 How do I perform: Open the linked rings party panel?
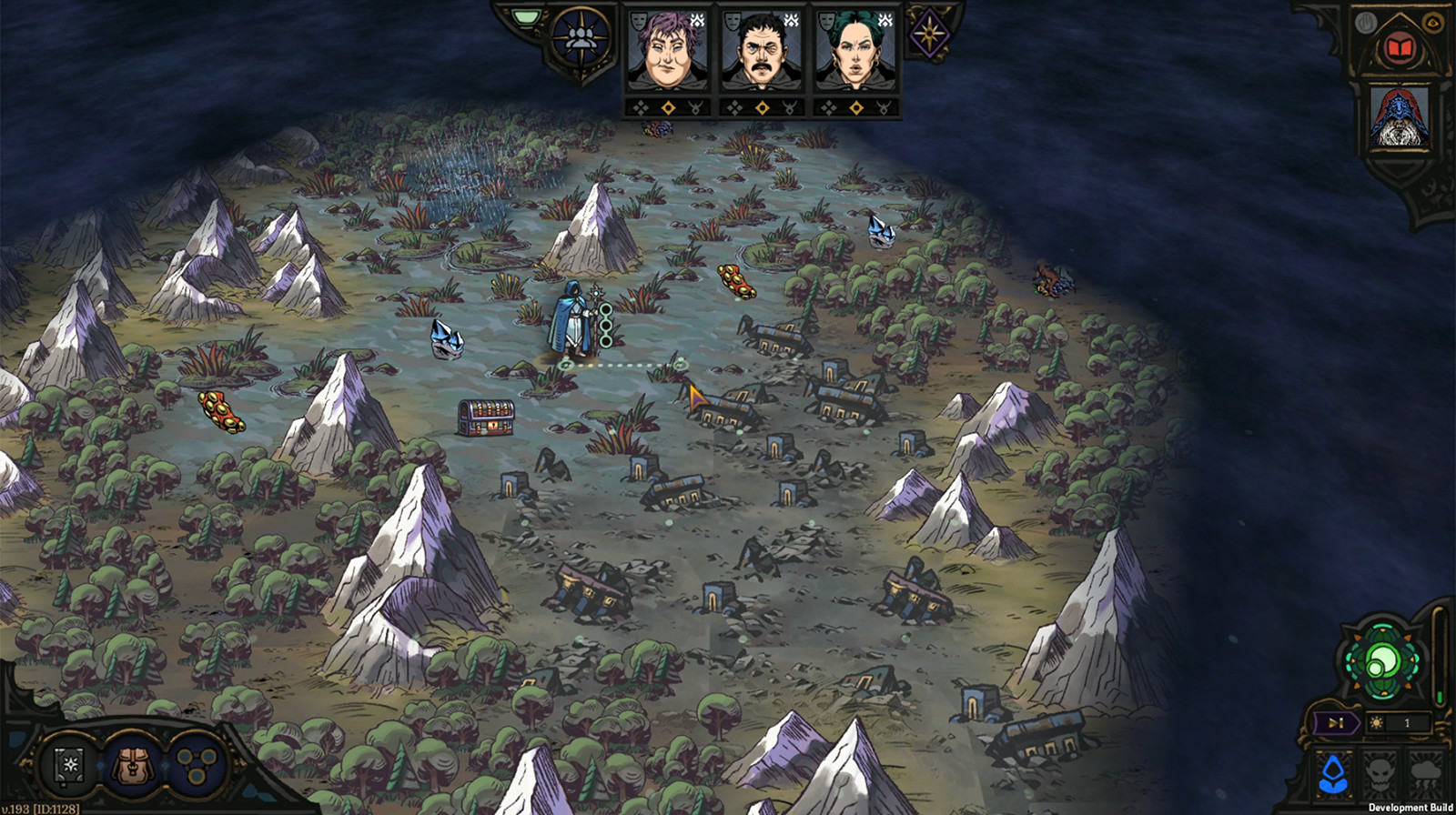[x=197, y=767]
